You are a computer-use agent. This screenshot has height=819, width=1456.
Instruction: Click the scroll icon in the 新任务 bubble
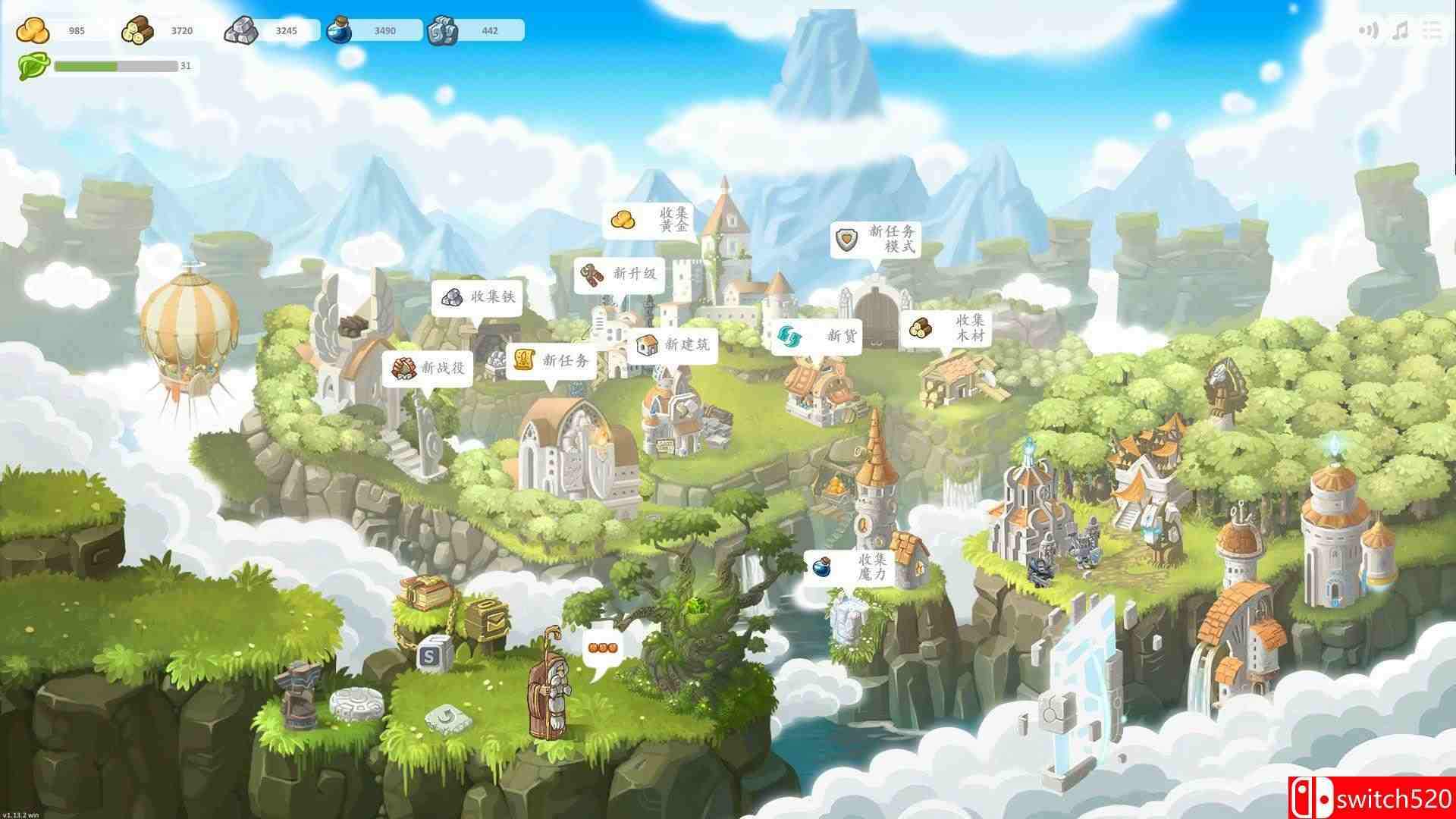pyautogui.click(x=525, y=362)
